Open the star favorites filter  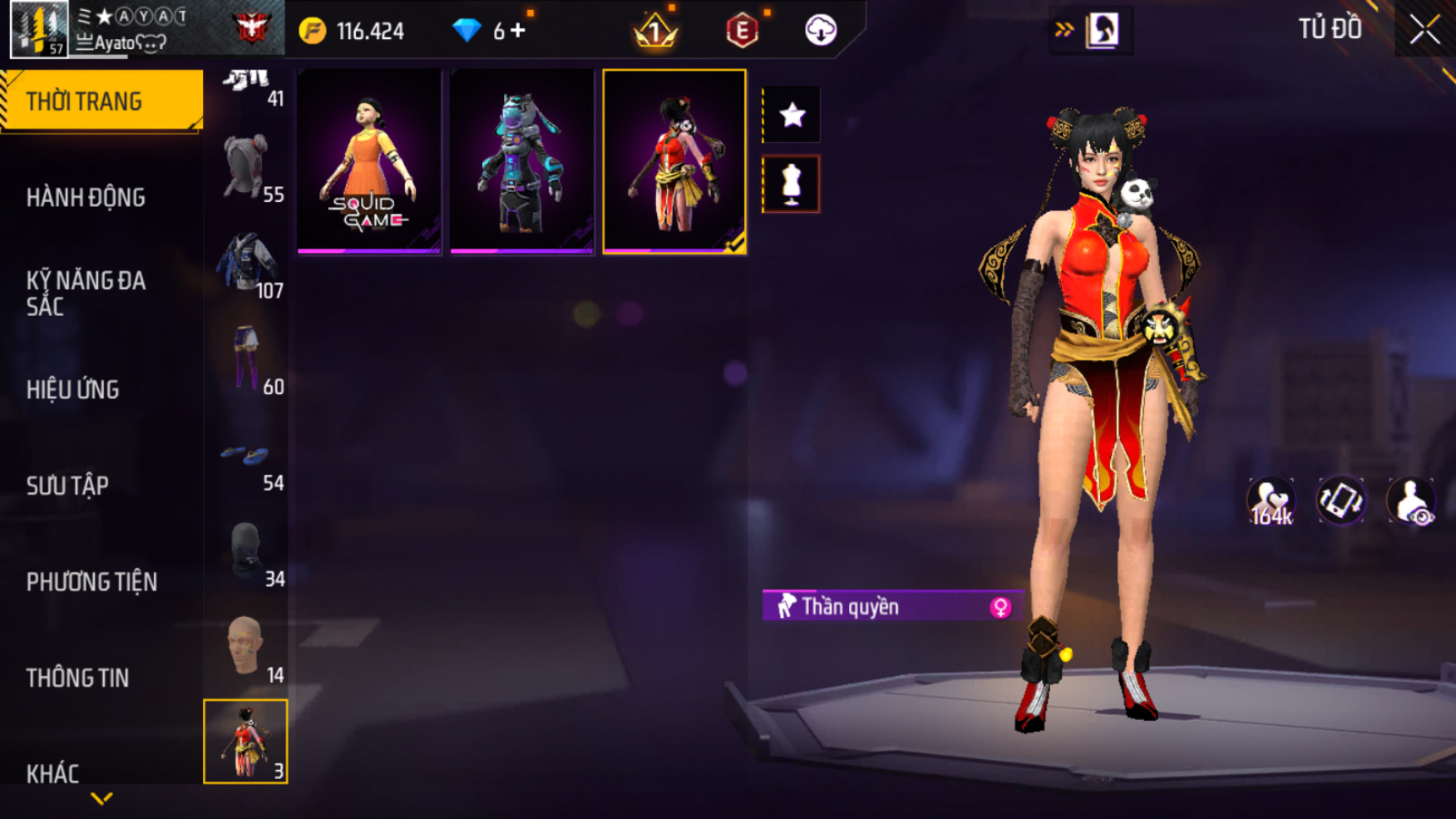792,115
